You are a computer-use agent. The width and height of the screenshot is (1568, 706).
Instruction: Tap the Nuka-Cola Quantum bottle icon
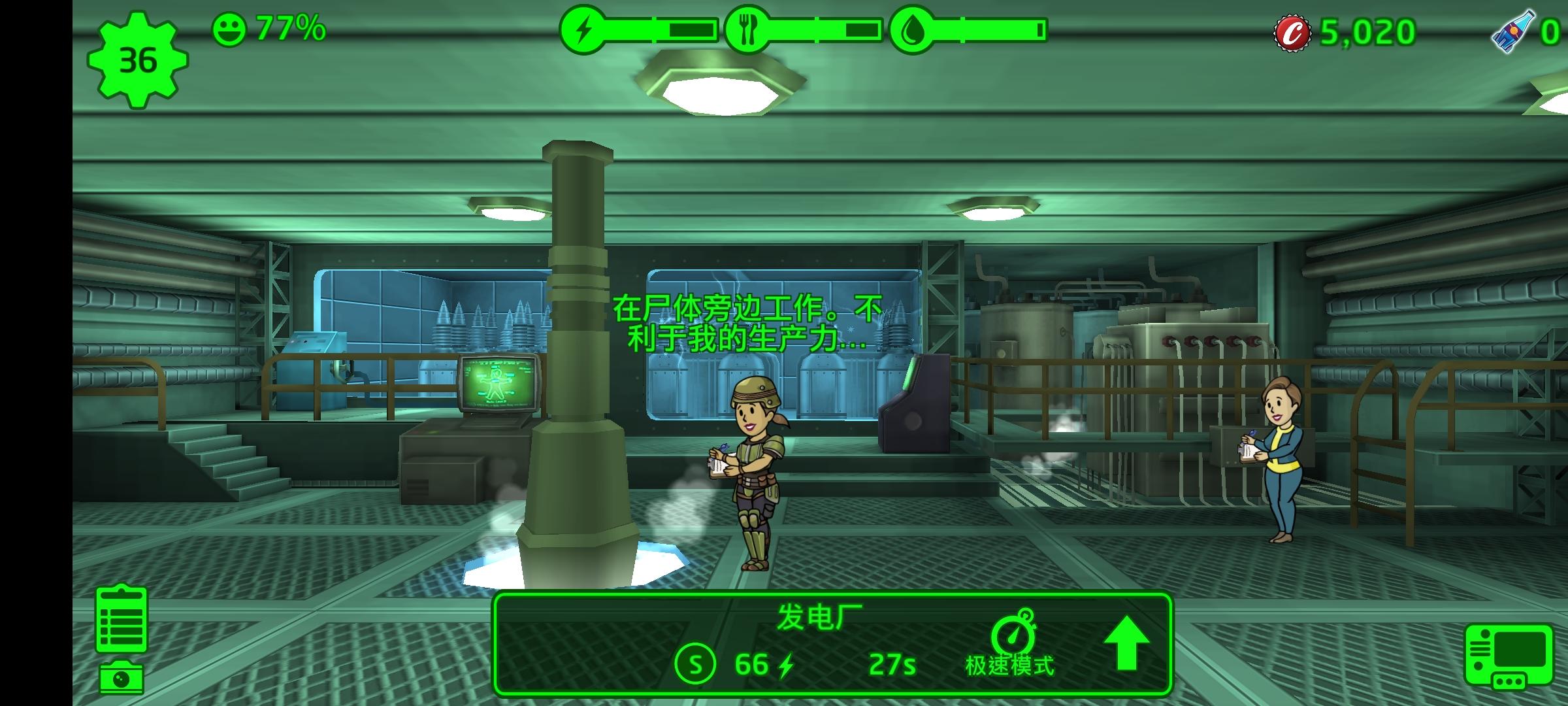[x=1513, y=31]
